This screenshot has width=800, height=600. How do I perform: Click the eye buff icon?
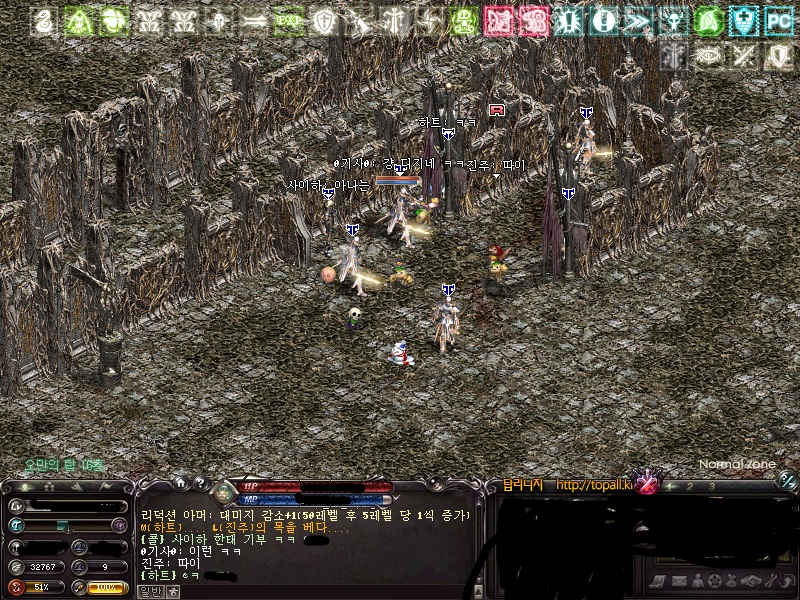(708, 55)
